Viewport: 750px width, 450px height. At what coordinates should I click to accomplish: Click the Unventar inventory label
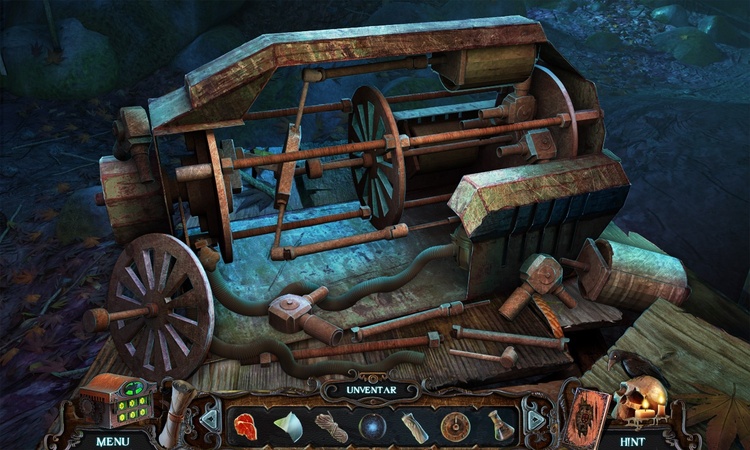(x=372, y=390)
